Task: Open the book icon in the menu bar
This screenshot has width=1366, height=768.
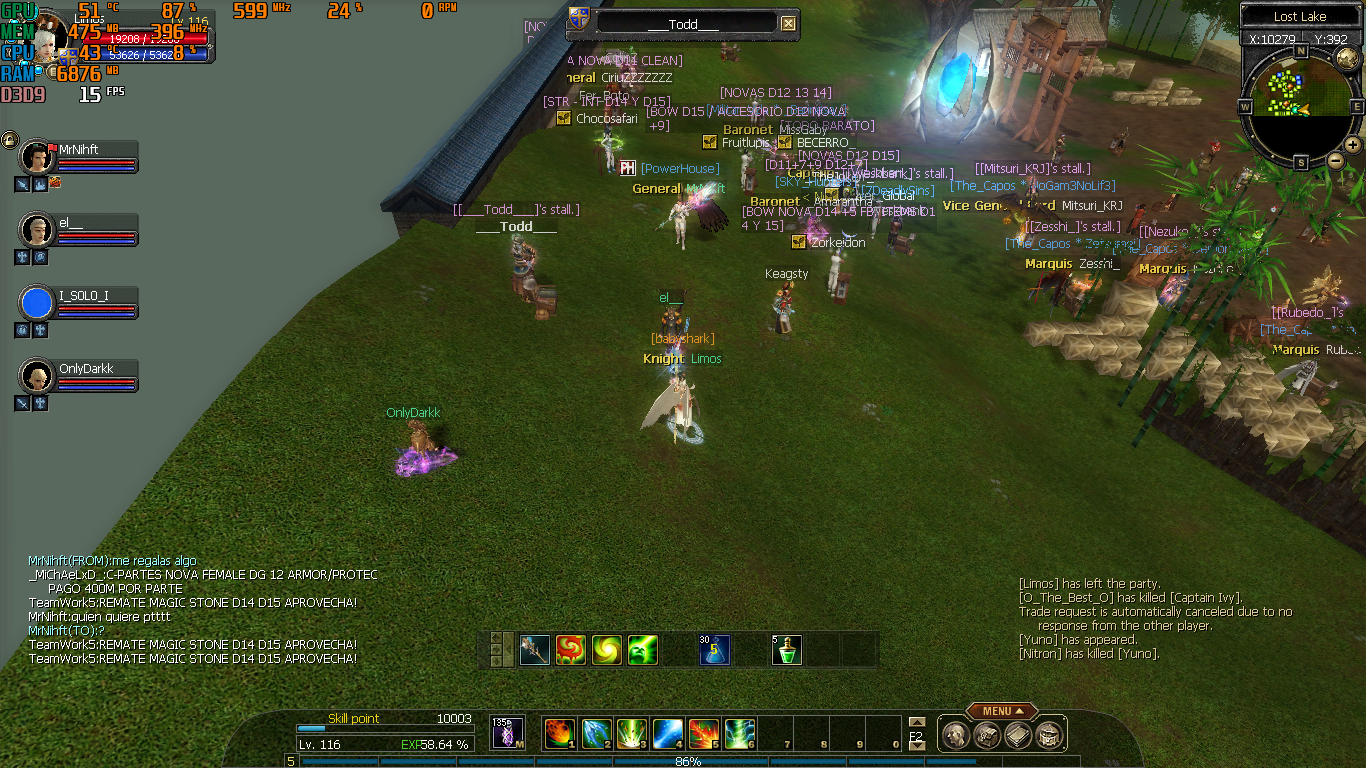Action: 1018,736
